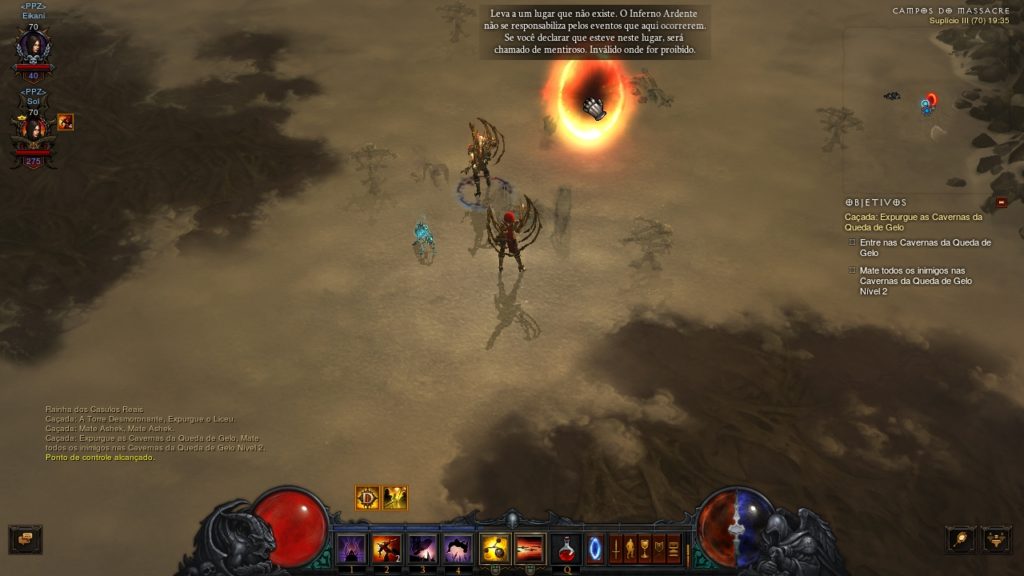Screen dimensions: 1024x576
Task: Open the magnifier button in the bottom corner
Action: click(x=960, y=539)
